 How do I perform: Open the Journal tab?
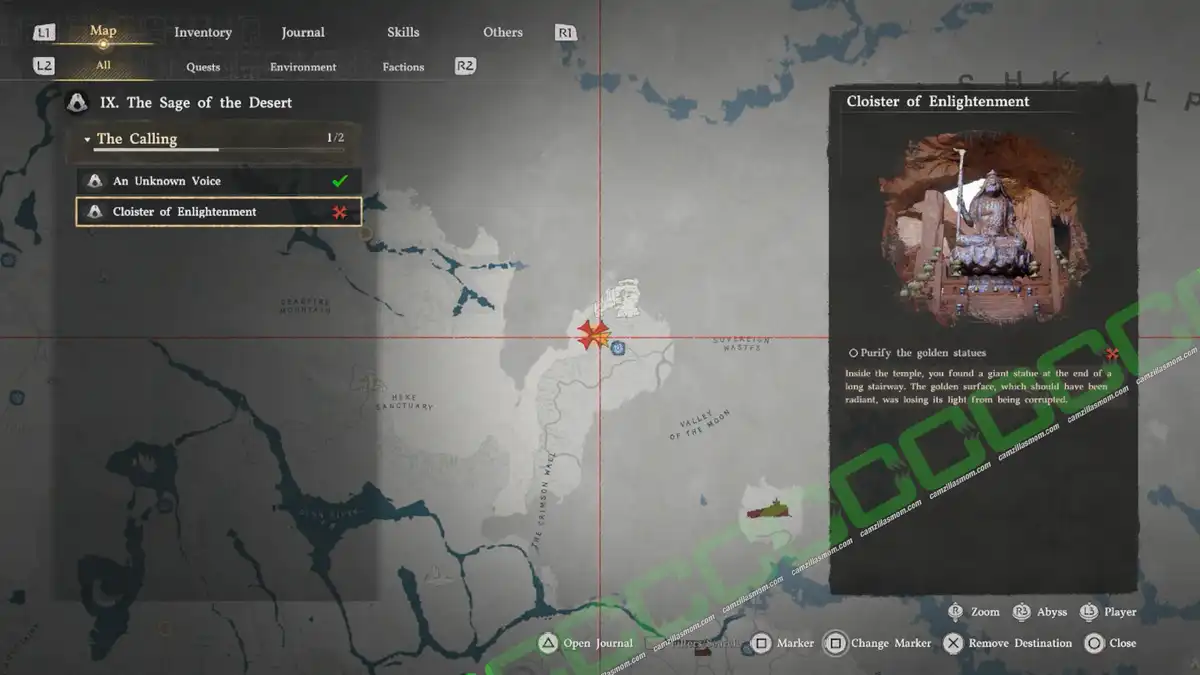(303, 32)
